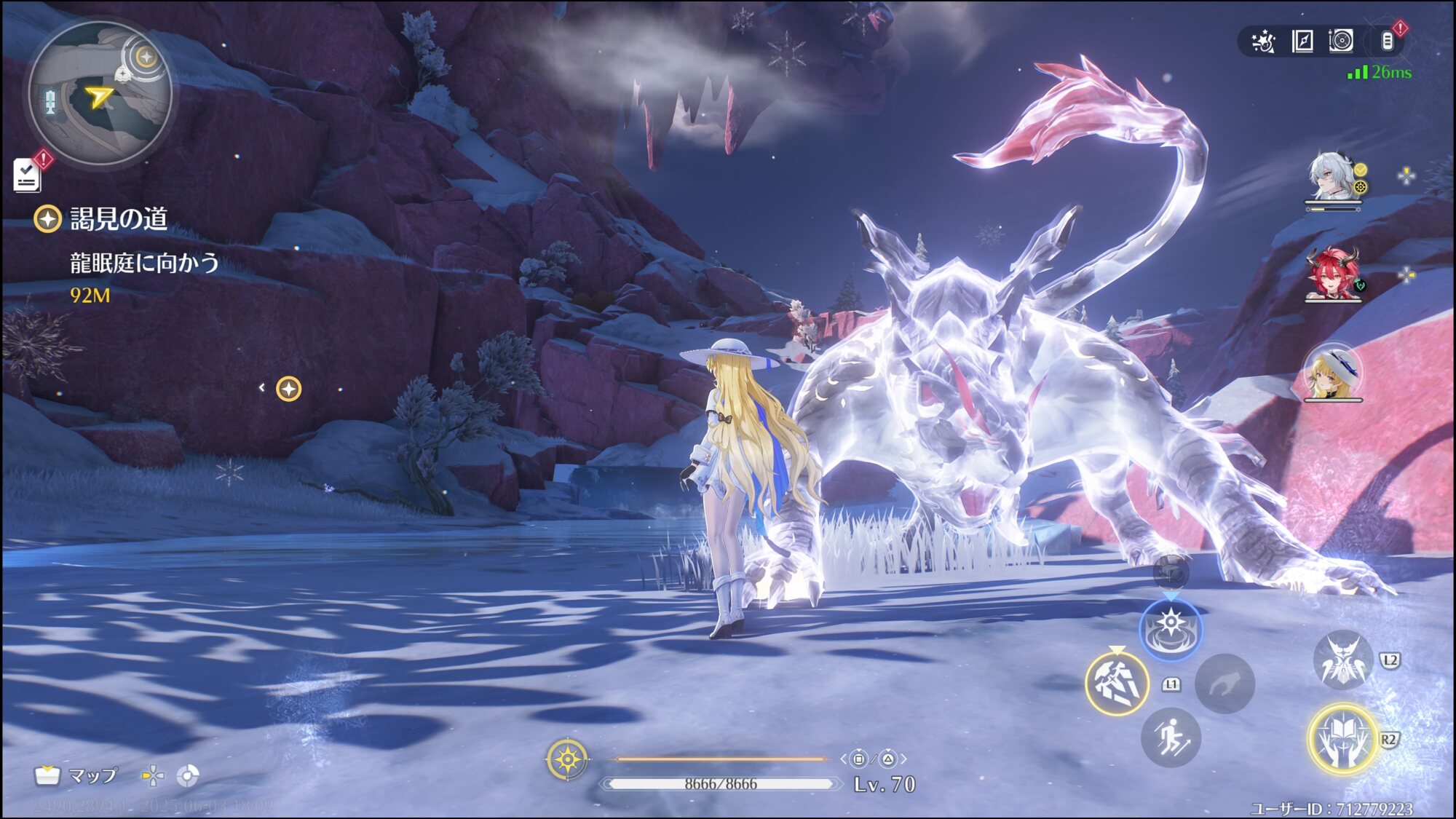1456x819 pixels.
Task: Select the blonde hat-wearing party member portrait
Action: coord(1332,373)
